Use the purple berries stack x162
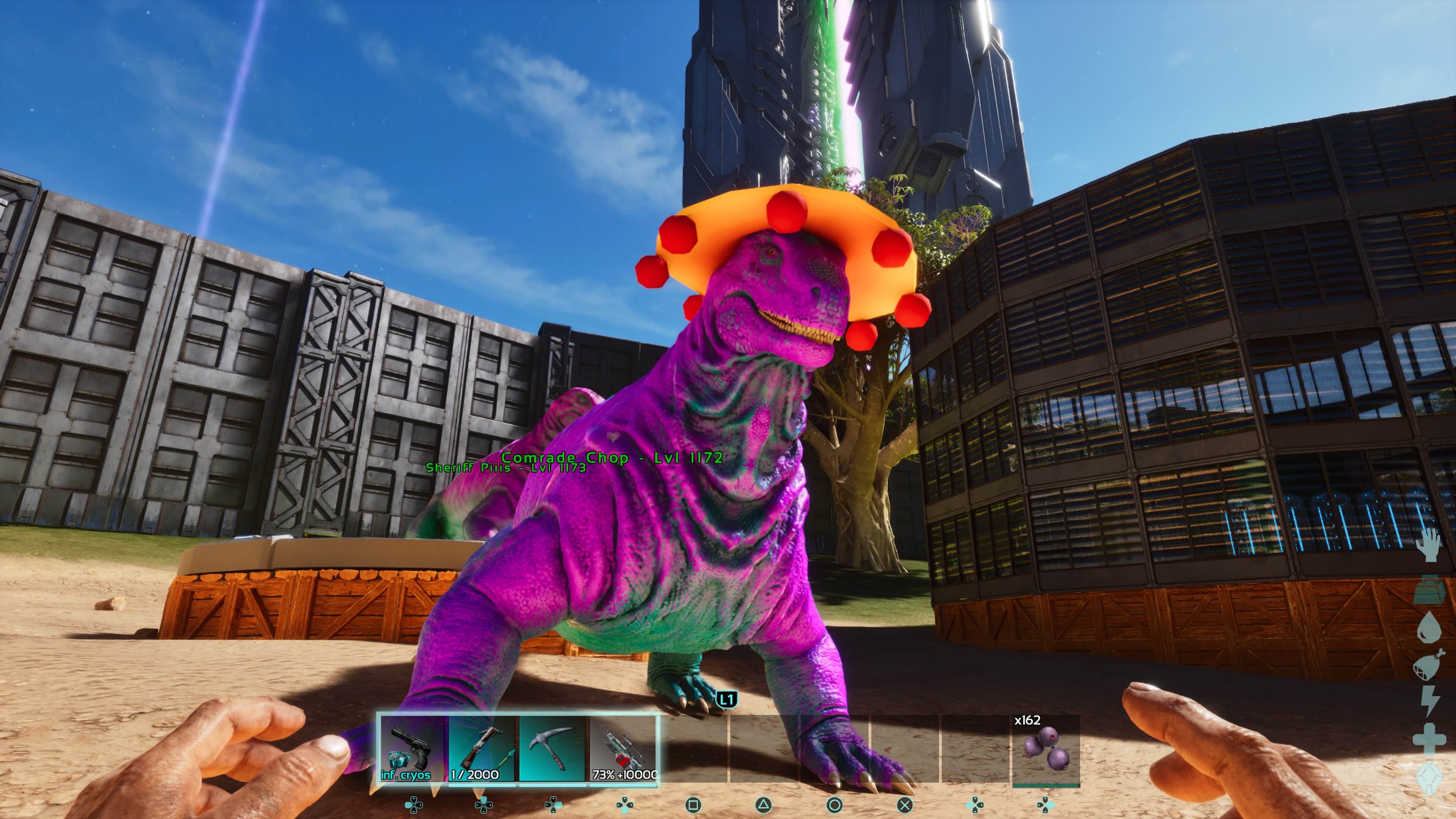The width and height of the screenshot is (1456, 819). pyautogui.click(x=1046, y=750)
